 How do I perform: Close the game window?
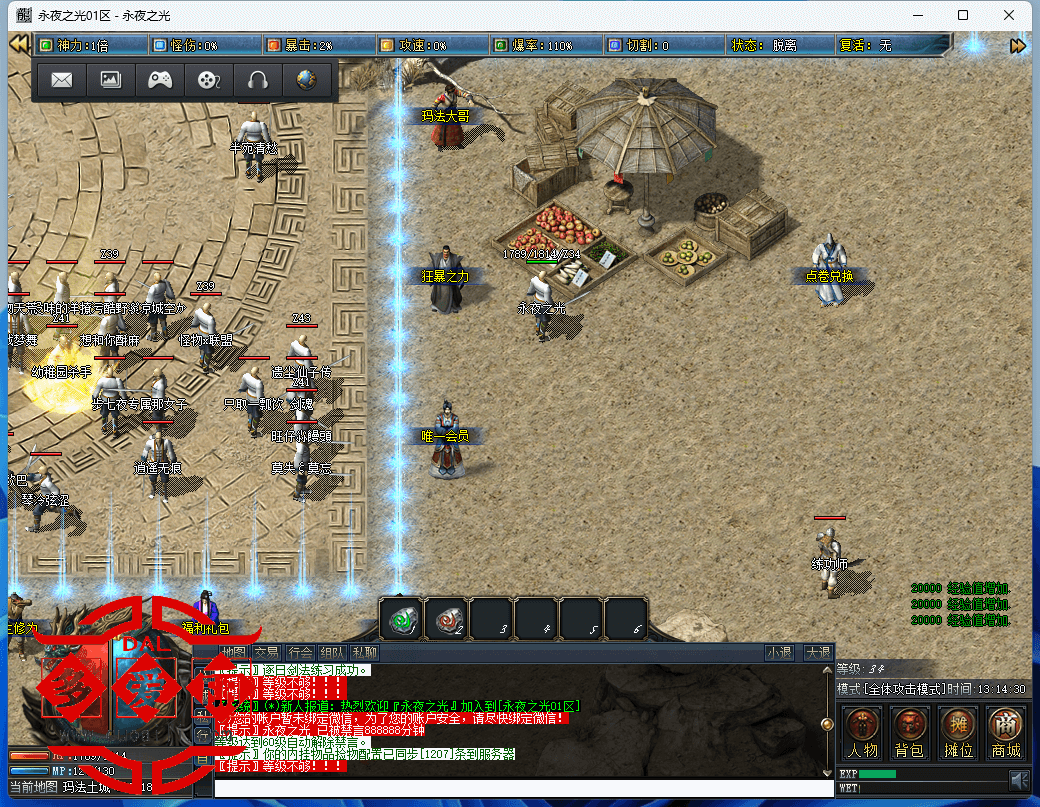[1011, 15]
